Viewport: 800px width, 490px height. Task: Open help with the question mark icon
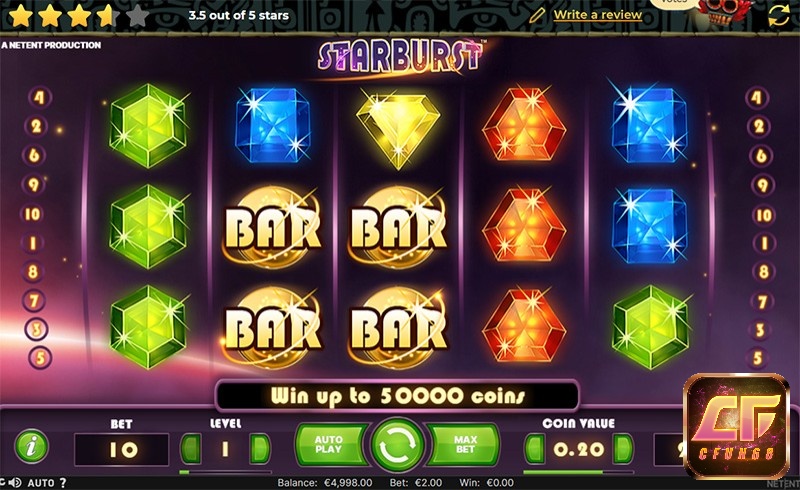[63, 483]
